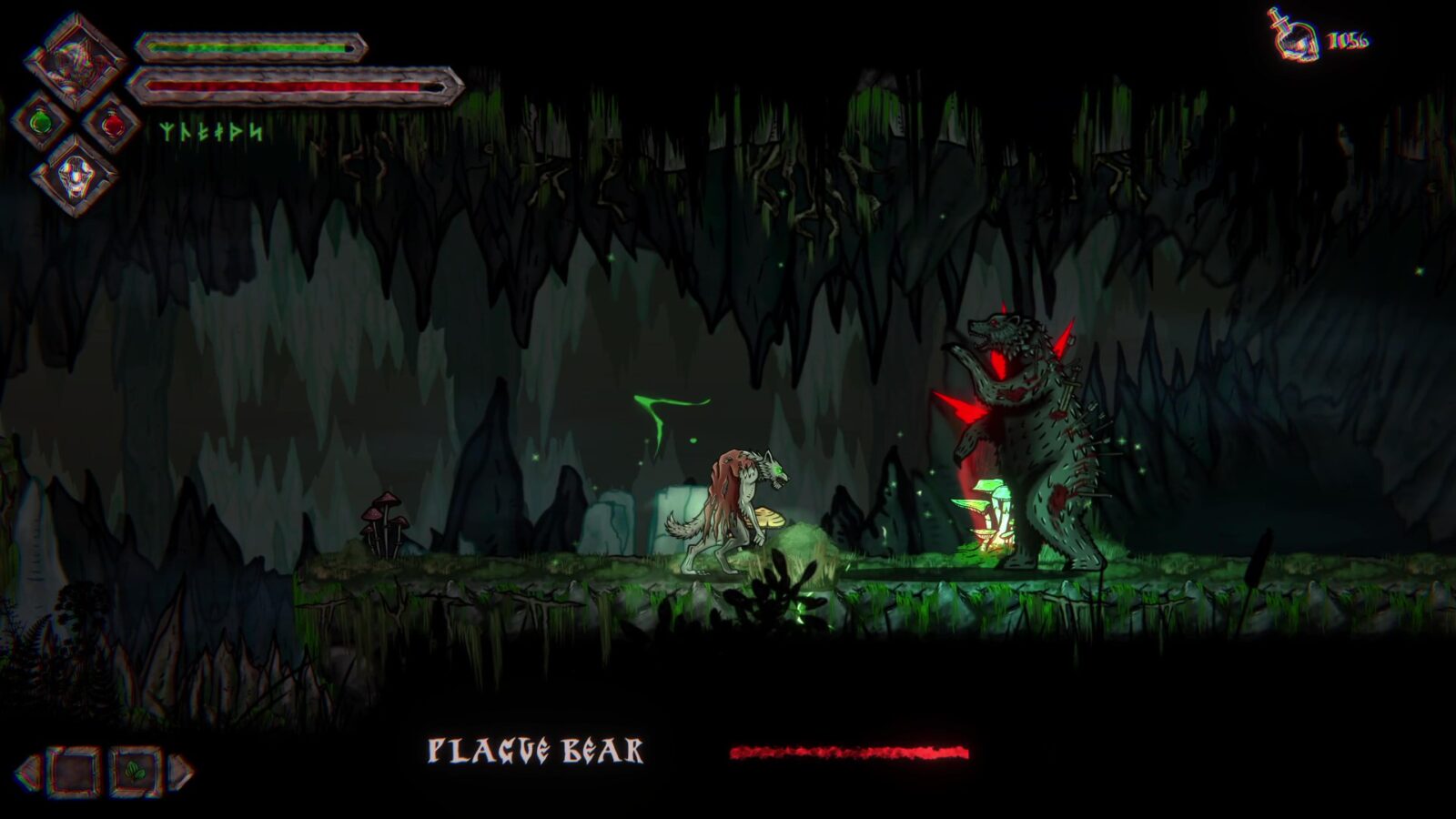
Task: Select the green herb leaf item slot
Action: (136, 773)
